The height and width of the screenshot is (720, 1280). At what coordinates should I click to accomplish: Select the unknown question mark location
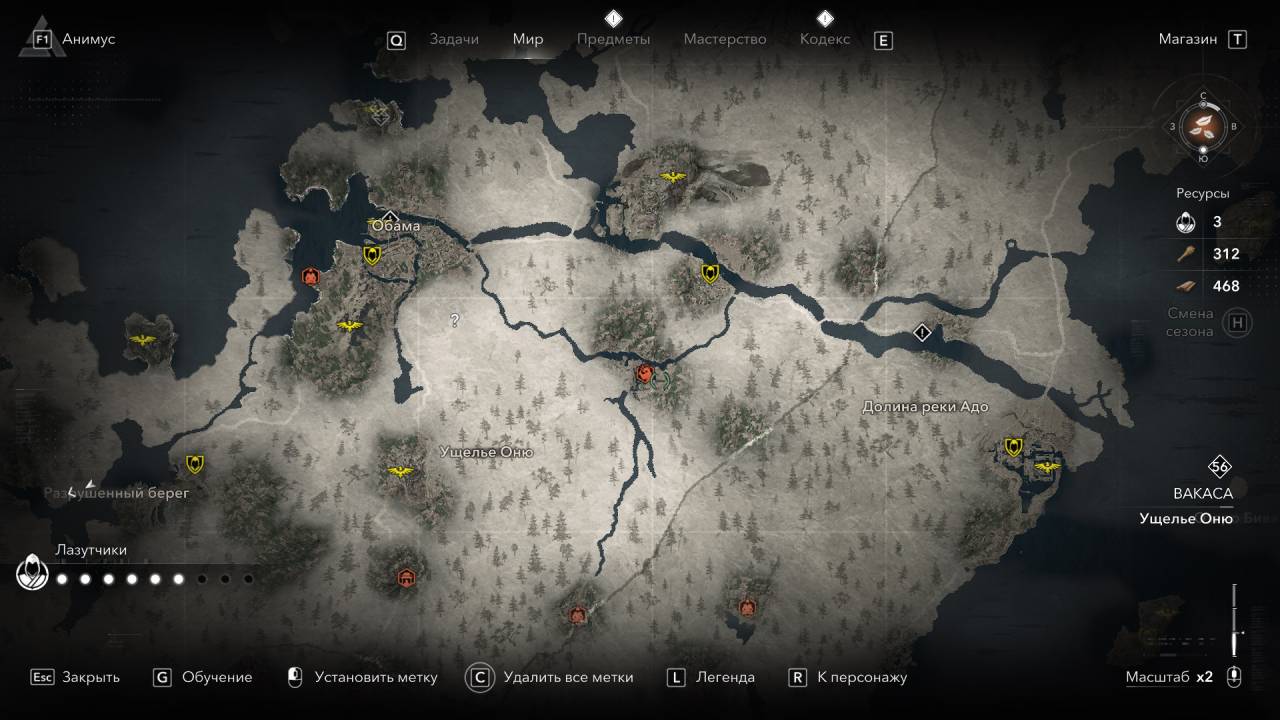tap(455, 321)
